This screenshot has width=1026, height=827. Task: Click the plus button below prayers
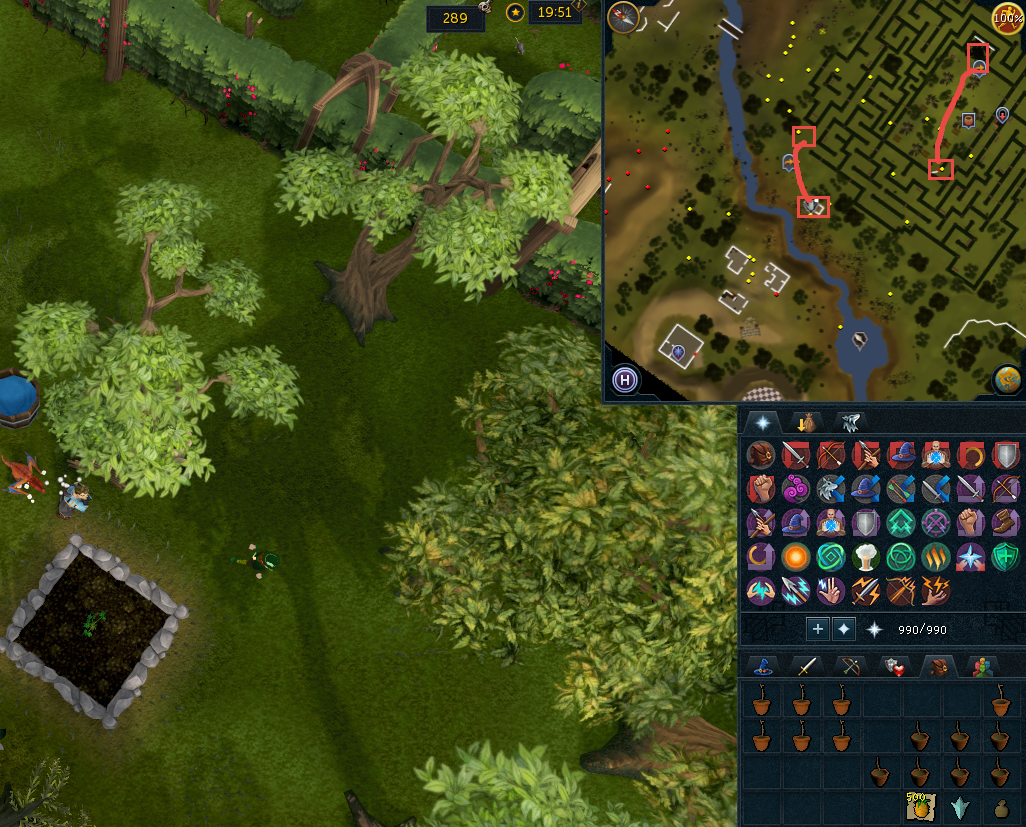click(818, 629)
